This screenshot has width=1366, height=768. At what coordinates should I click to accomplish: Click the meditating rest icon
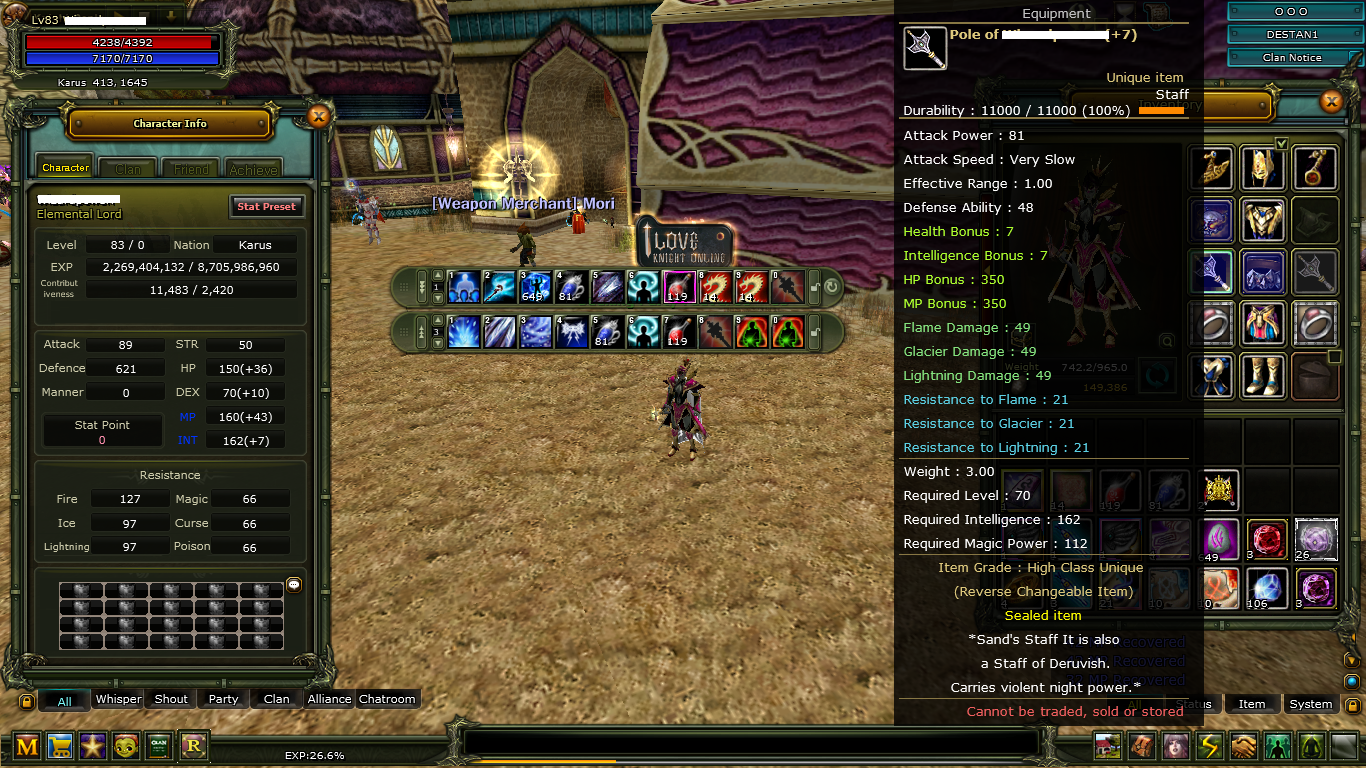(1311, 746)
